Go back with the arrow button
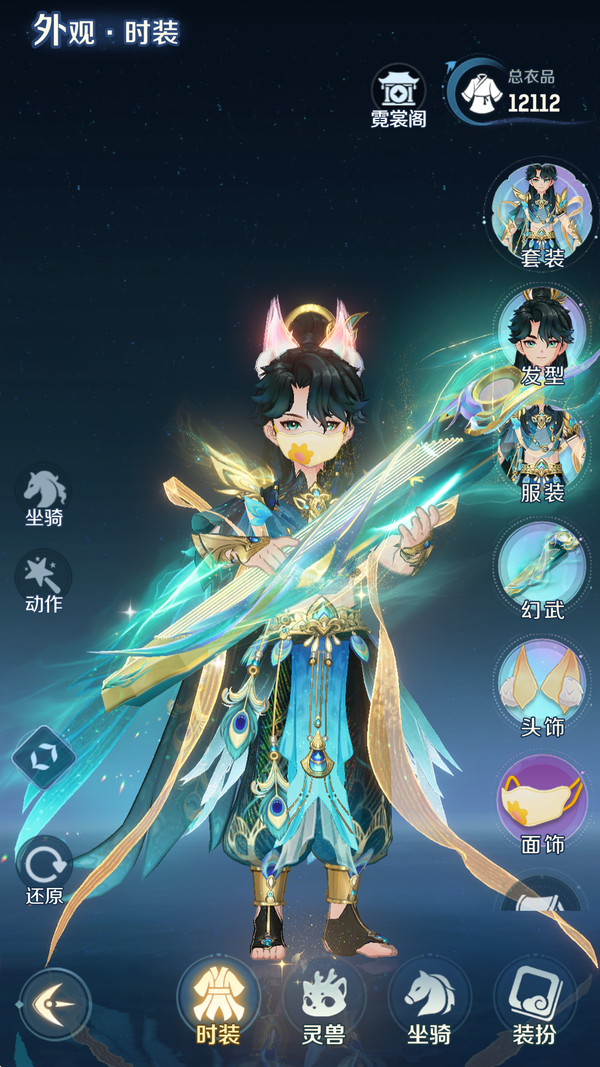 pos(54,1003)
